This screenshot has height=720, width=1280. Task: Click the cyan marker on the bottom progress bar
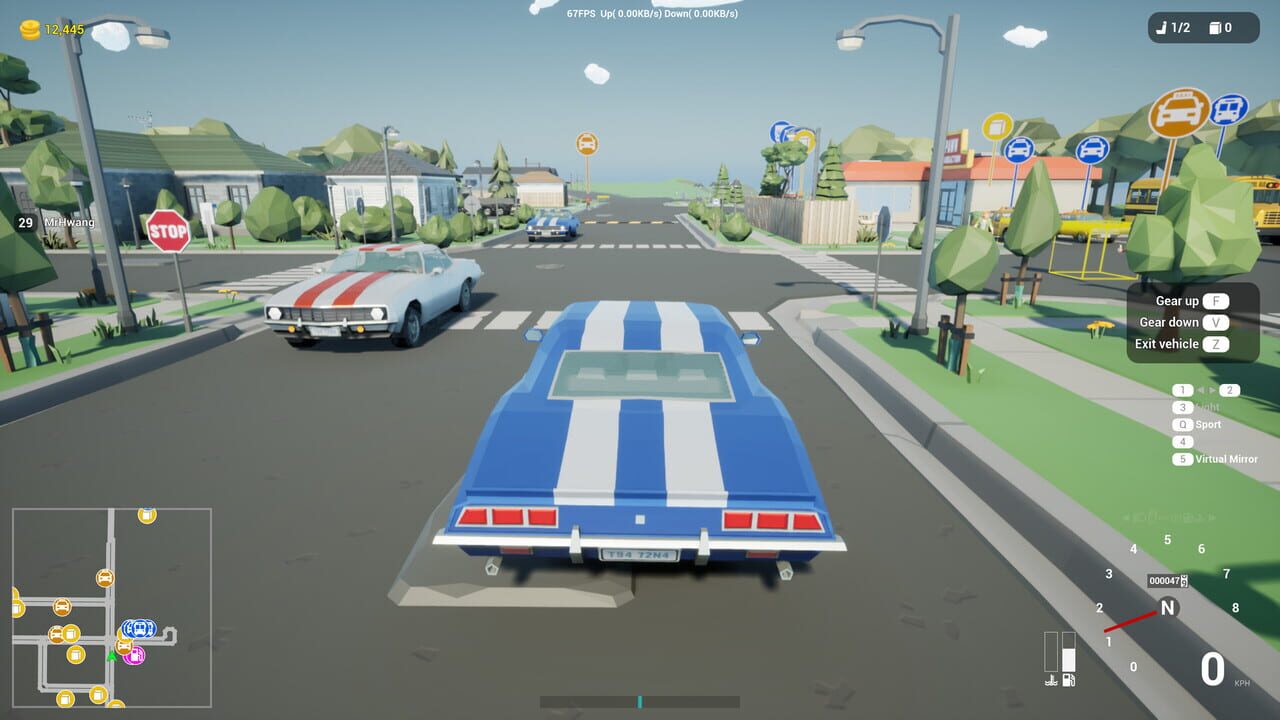pyautogui.click(x=639, y=702)
